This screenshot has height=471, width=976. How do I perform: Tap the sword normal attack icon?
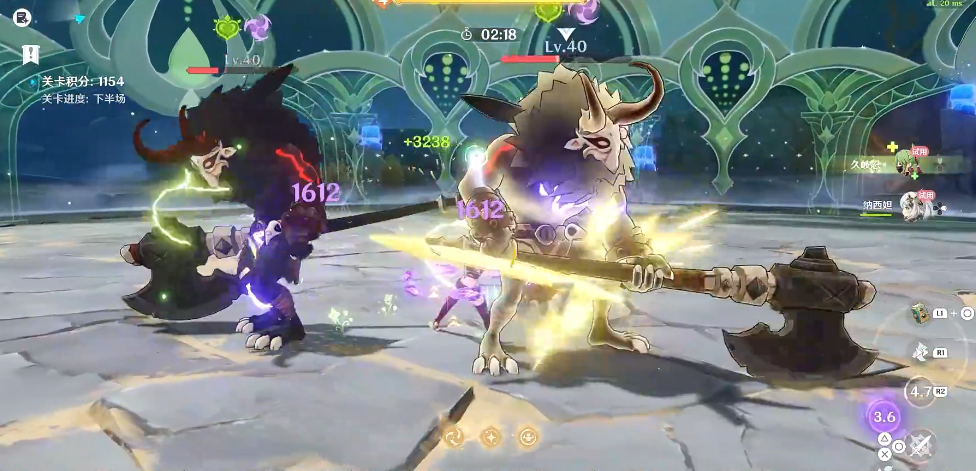pyautogui.click(x=921, y=445)
